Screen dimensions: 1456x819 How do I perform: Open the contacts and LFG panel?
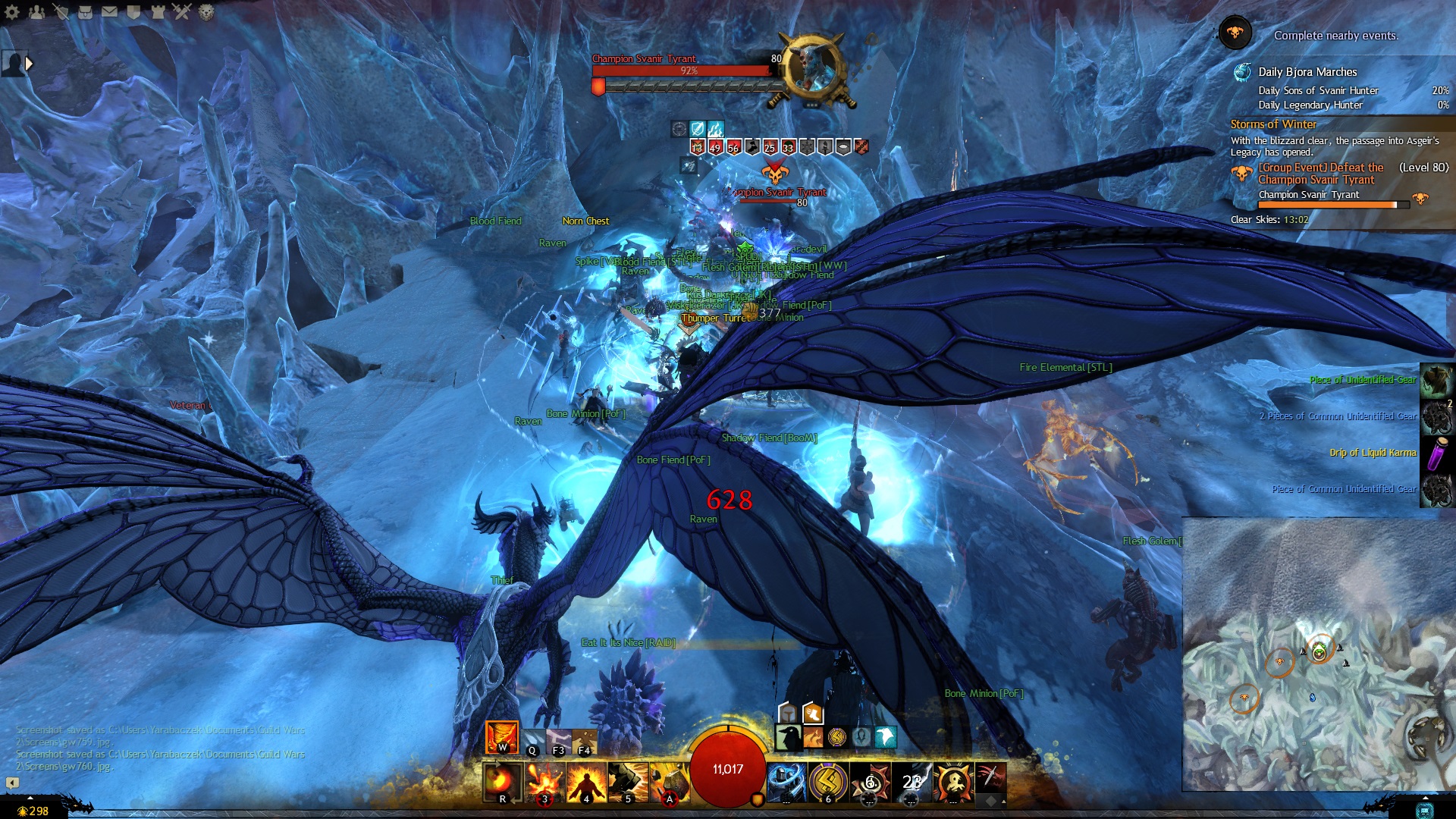click(36, 12)
